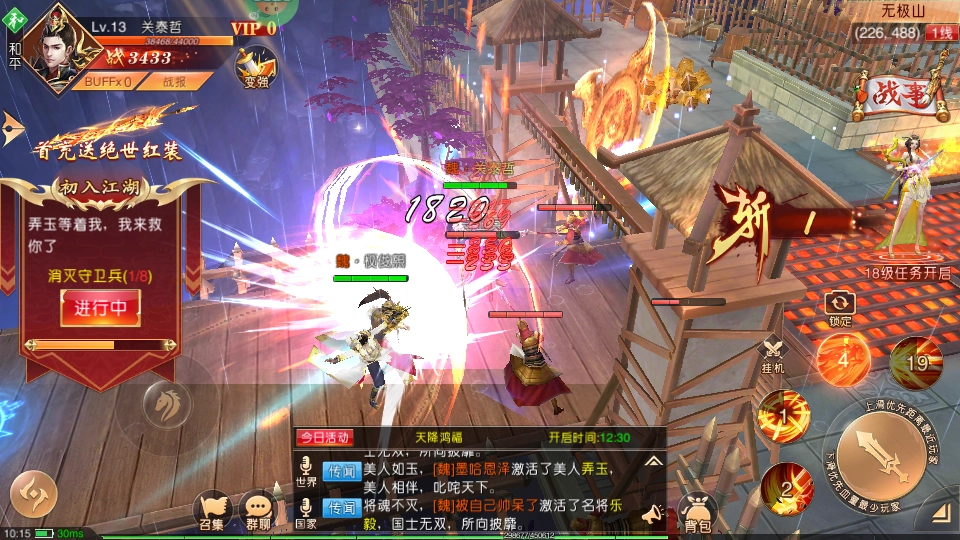
Task: Open the VIP 0 privileges panel
Action: (253, 28)
